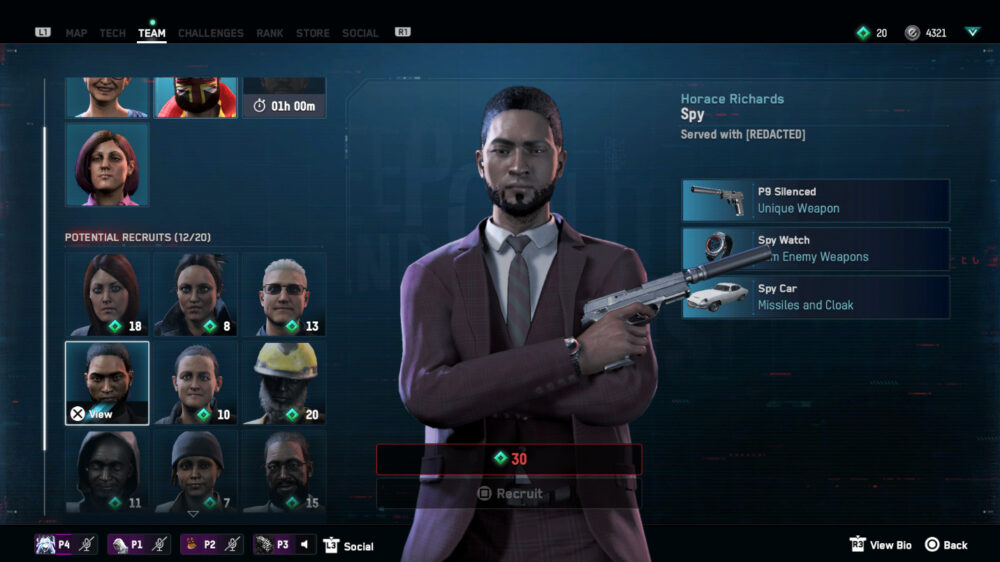Select the P9 Silenced unique weapon perk
Viewport: 1000px width, 562px height.
(x=815, y=200)
